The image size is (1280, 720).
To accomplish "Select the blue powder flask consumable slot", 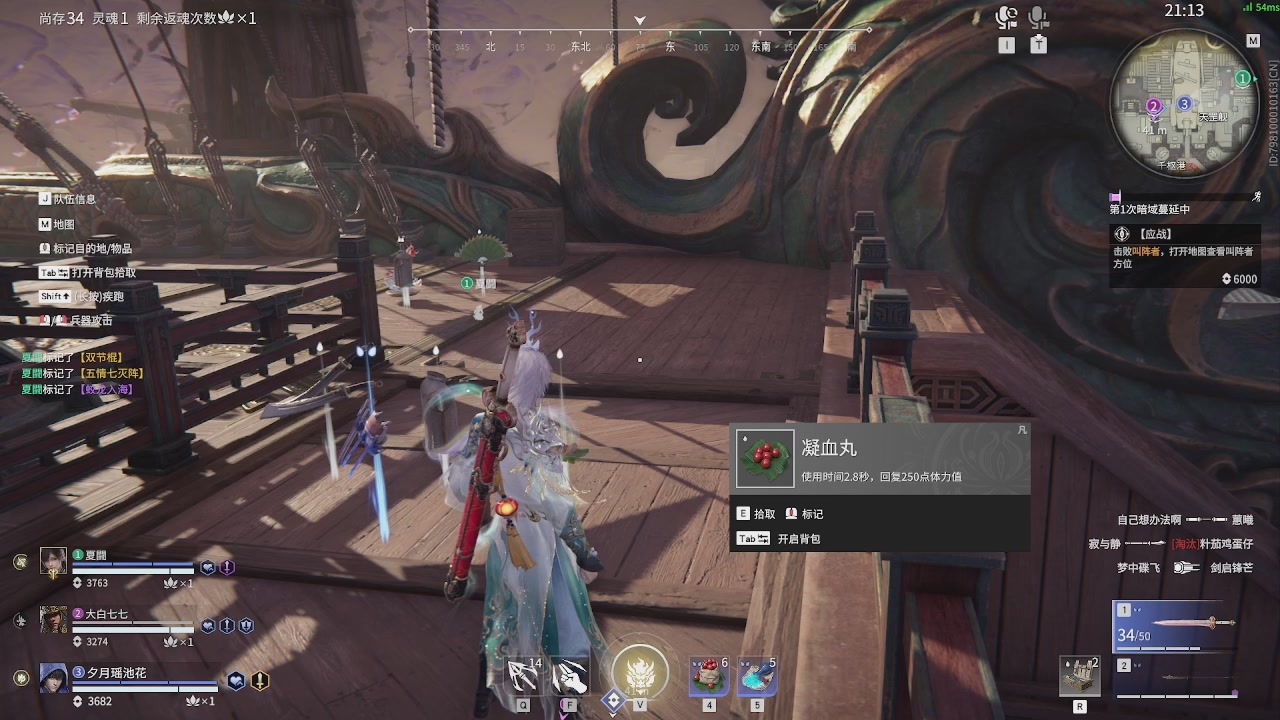I will pos(756,677).
